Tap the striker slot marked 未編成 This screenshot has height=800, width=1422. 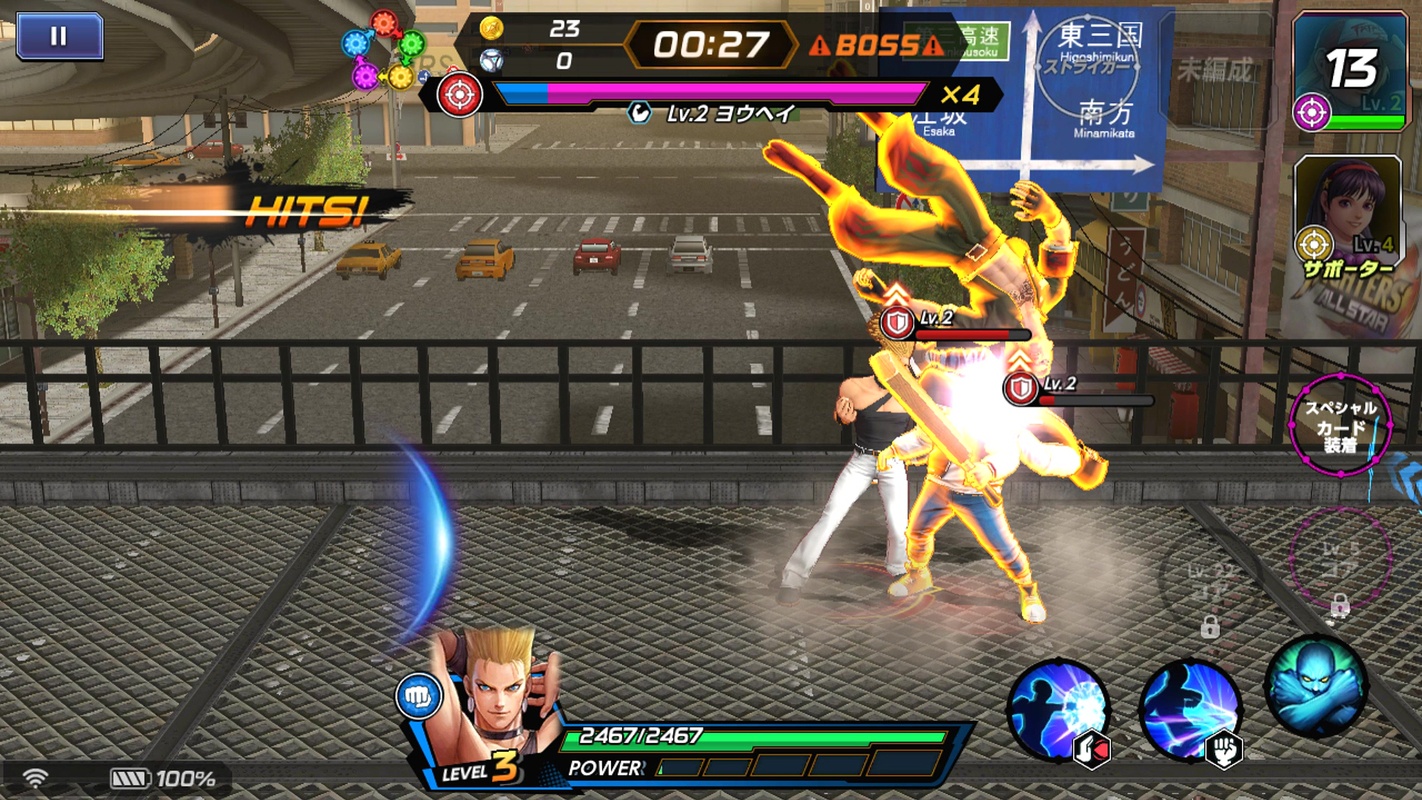(1214, 70)
